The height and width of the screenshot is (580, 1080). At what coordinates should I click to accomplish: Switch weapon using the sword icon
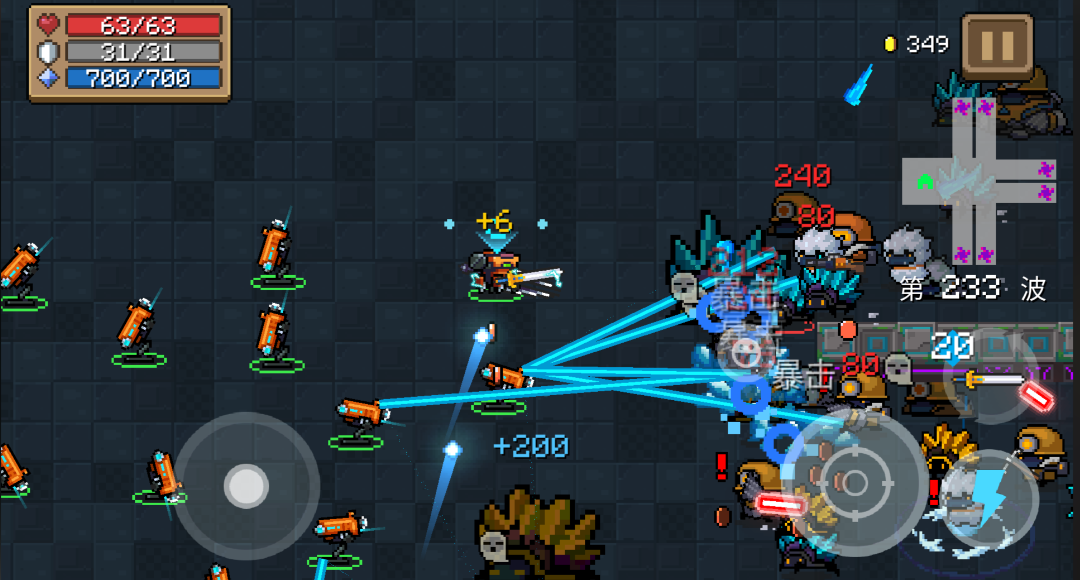tap(994, 381)
